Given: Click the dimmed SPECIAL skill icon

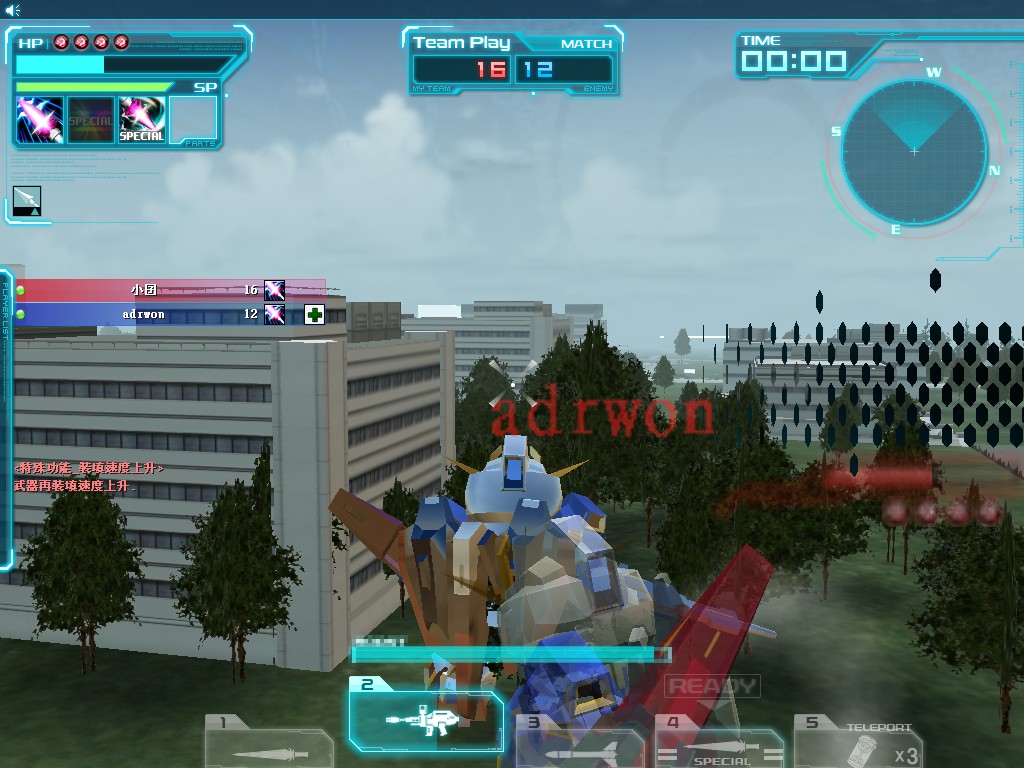Looking at the screenshot, I should [91, 120].
